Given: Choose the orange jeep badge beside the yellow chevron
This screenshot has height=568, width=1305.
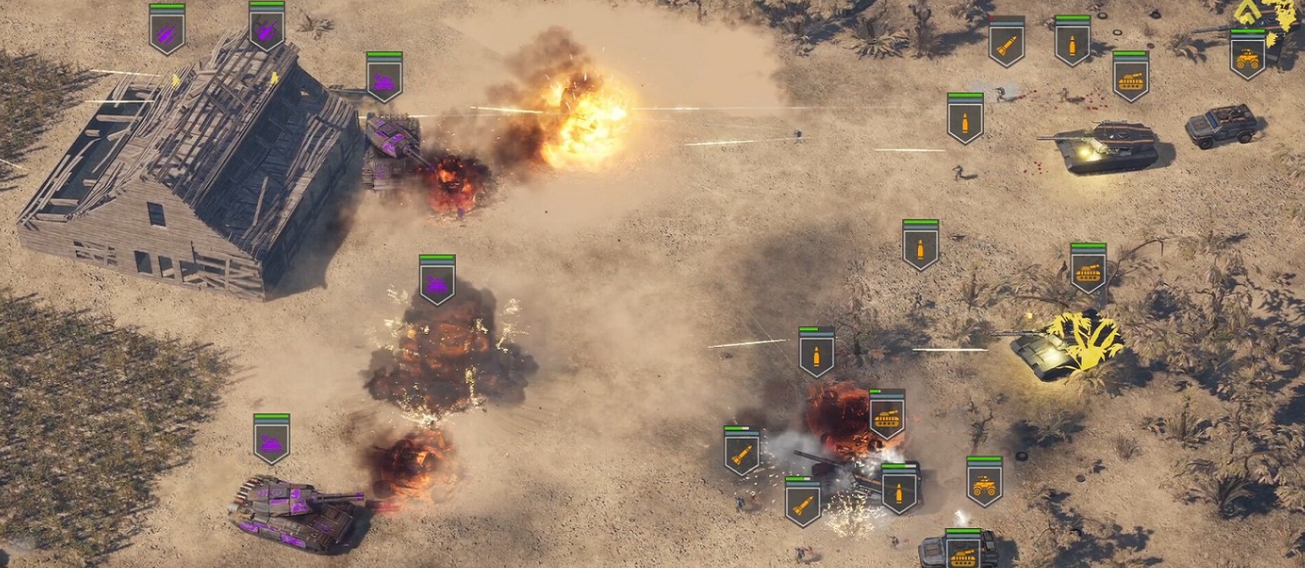Looking at the screenshot, I should pyautogui.click(x=1248, y=55).
